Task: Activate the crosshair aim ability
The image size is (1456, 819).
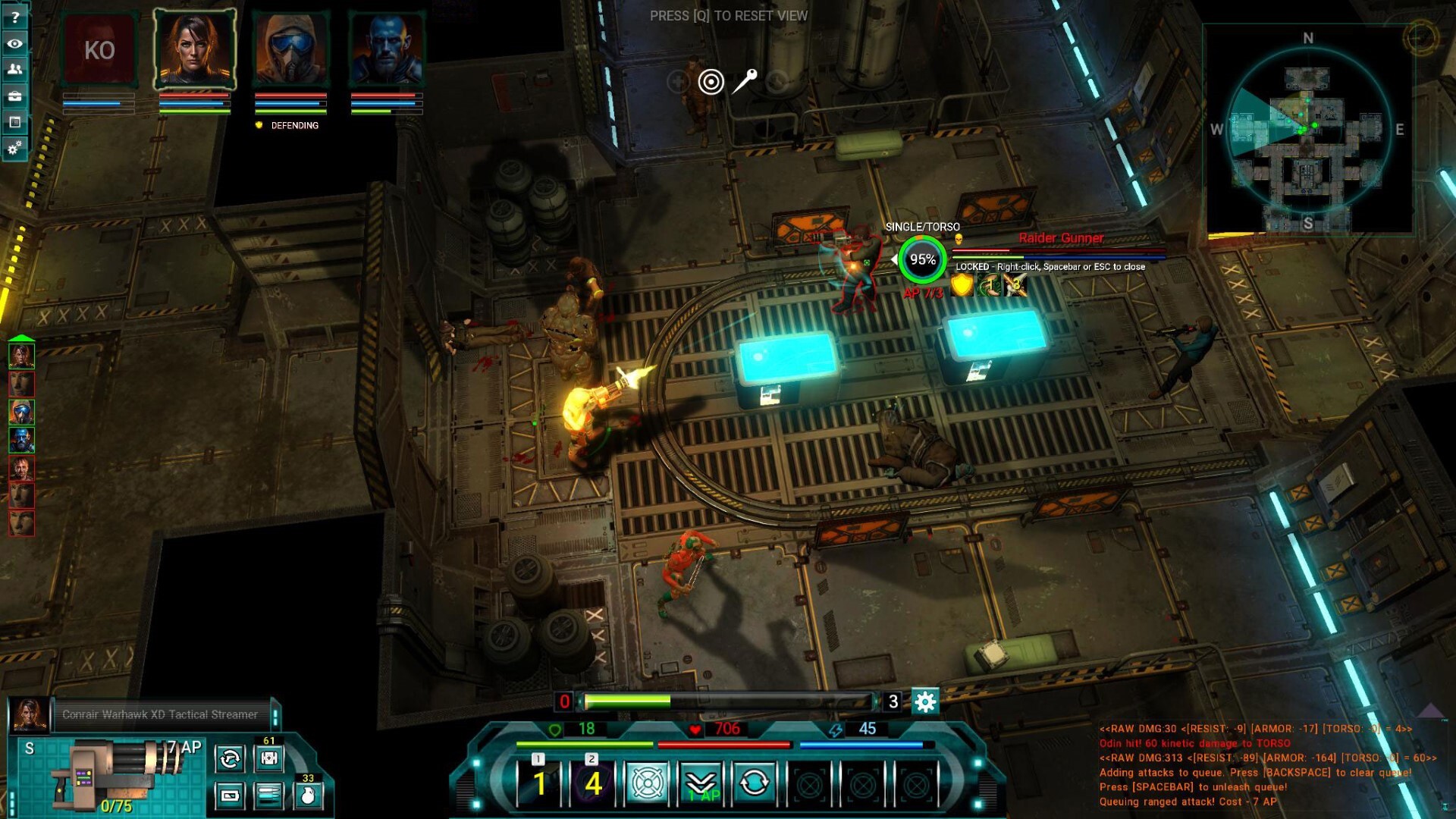Action: (647, 783)
